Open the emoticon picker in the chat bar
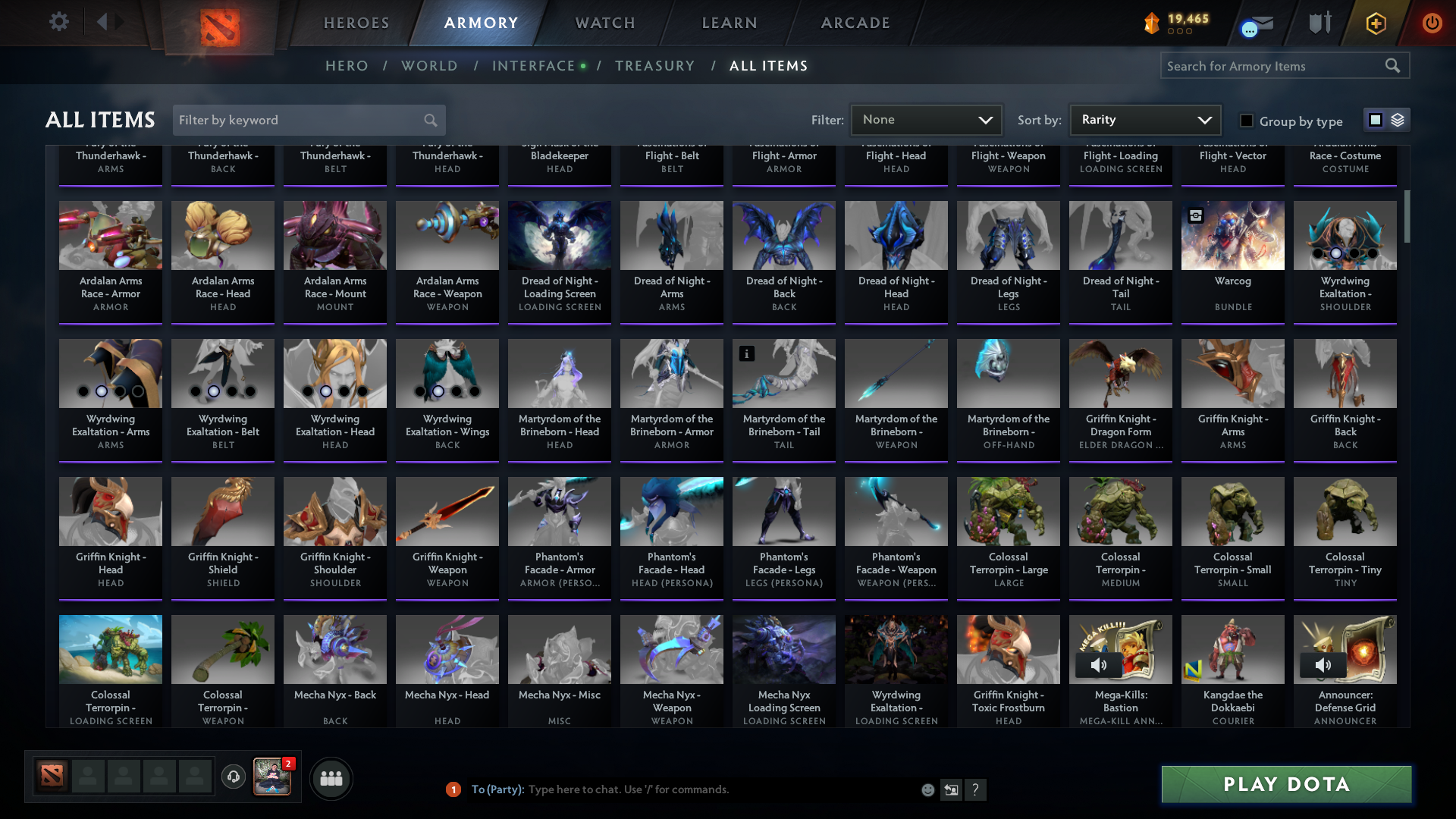This screenshot has width=1456, height=819. pyautogui.click(x=927, y=789)
